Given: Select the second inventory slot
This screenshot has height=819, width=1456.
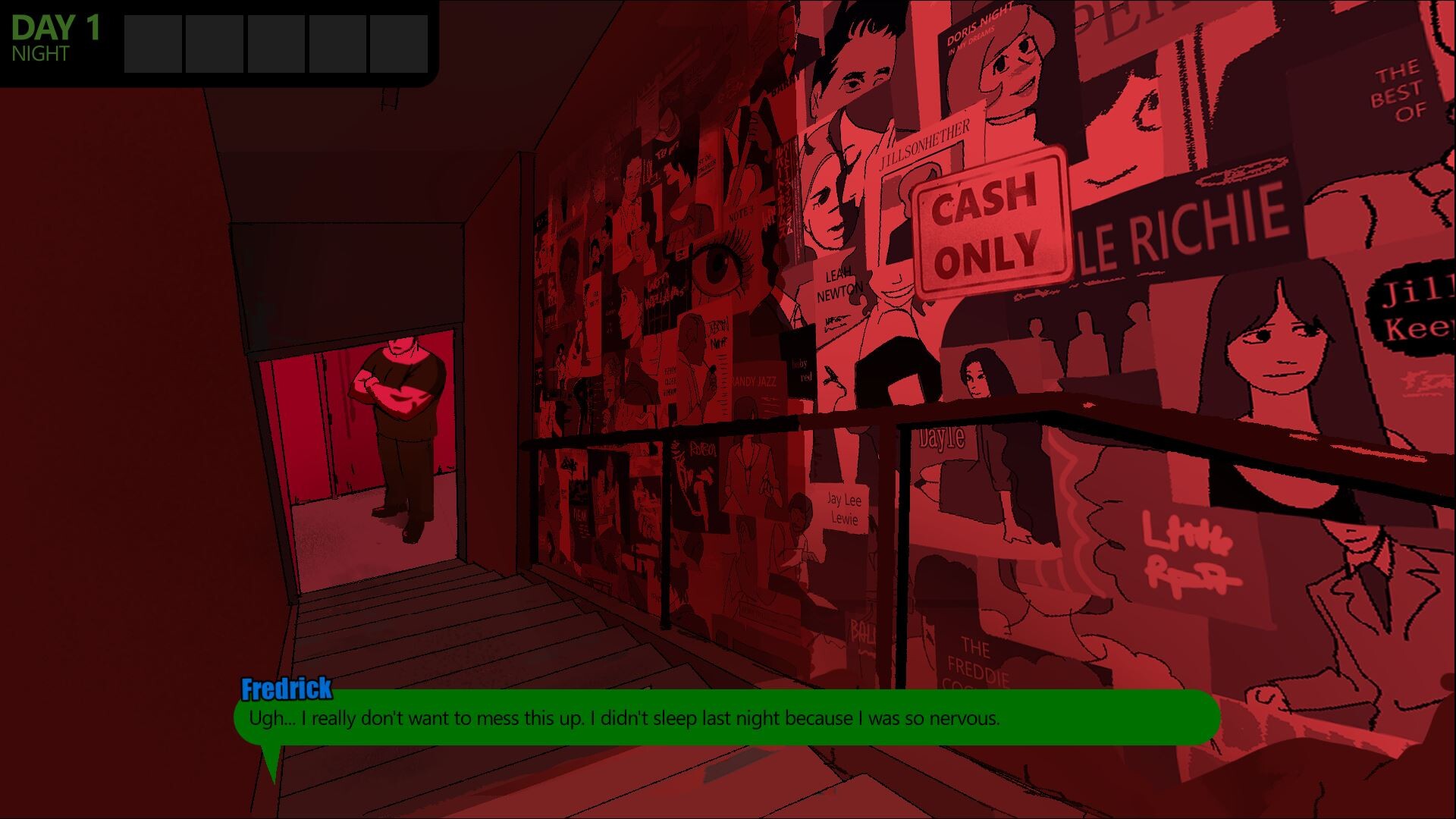Looking at the screenshot, I should coord(213,43).
